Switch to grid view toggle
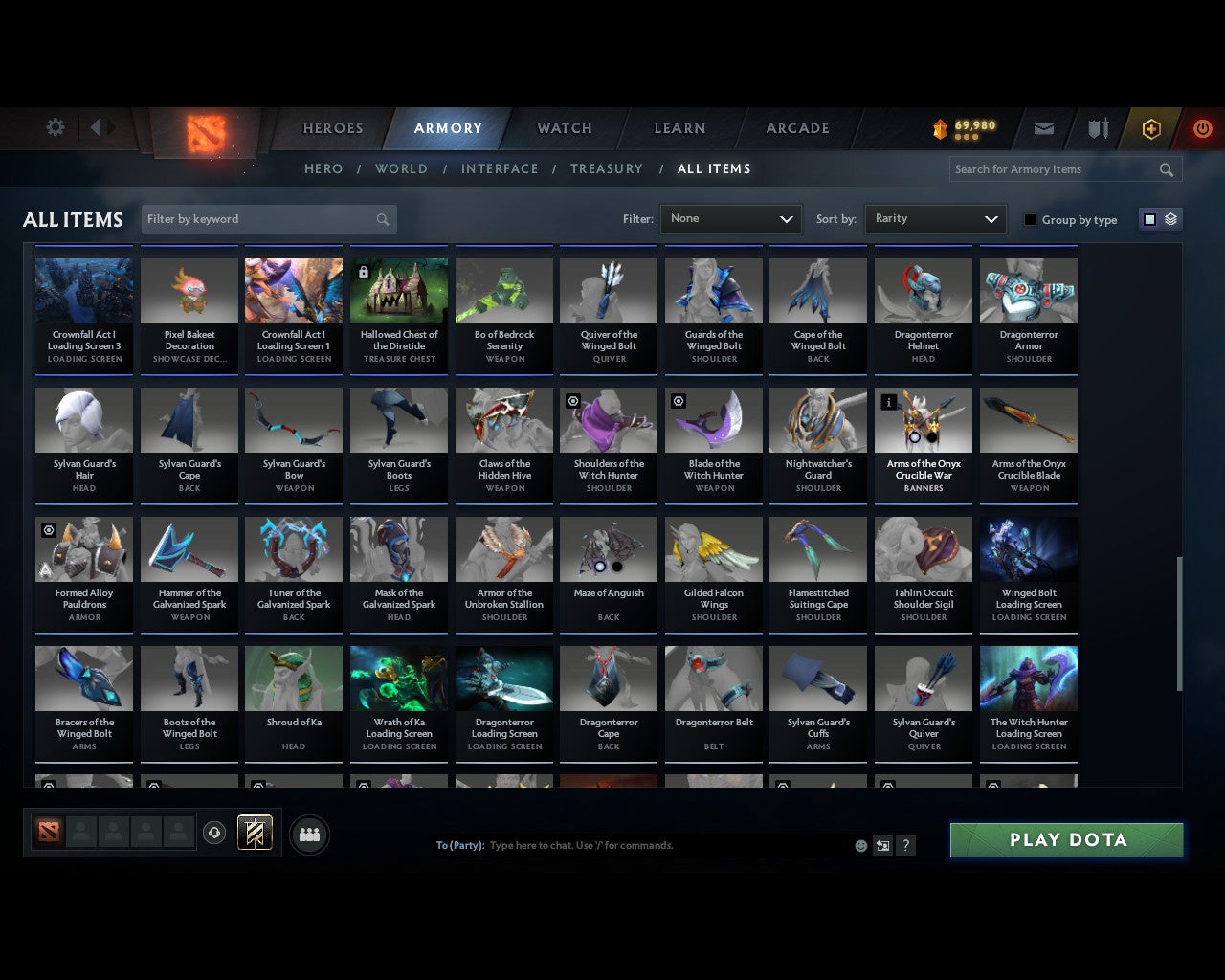 pyautogui.click(x=1149, y=218)
